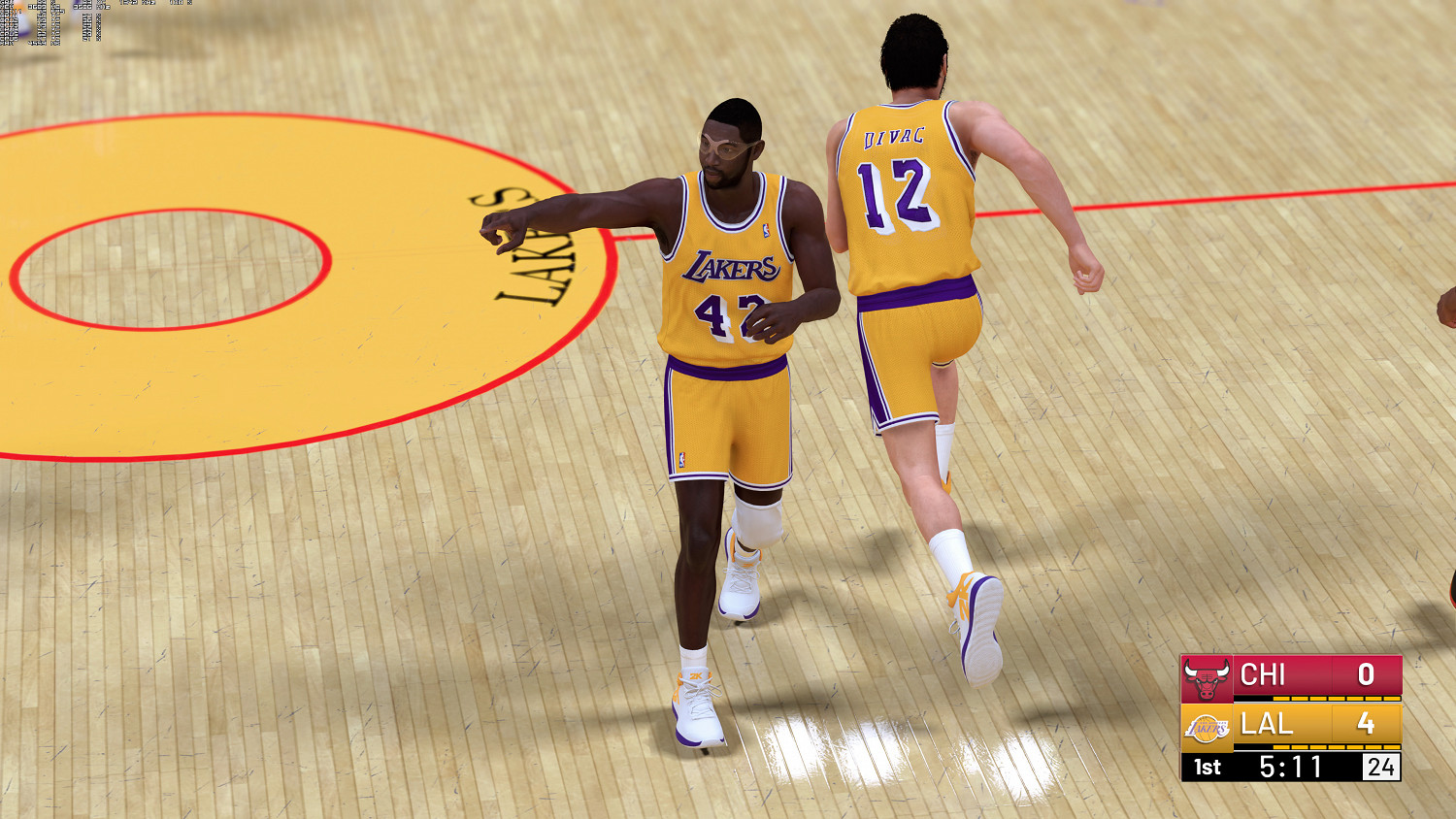Click the shot clock showing 24
The image size is (1456, 819).
click(x=1382, y=766)
